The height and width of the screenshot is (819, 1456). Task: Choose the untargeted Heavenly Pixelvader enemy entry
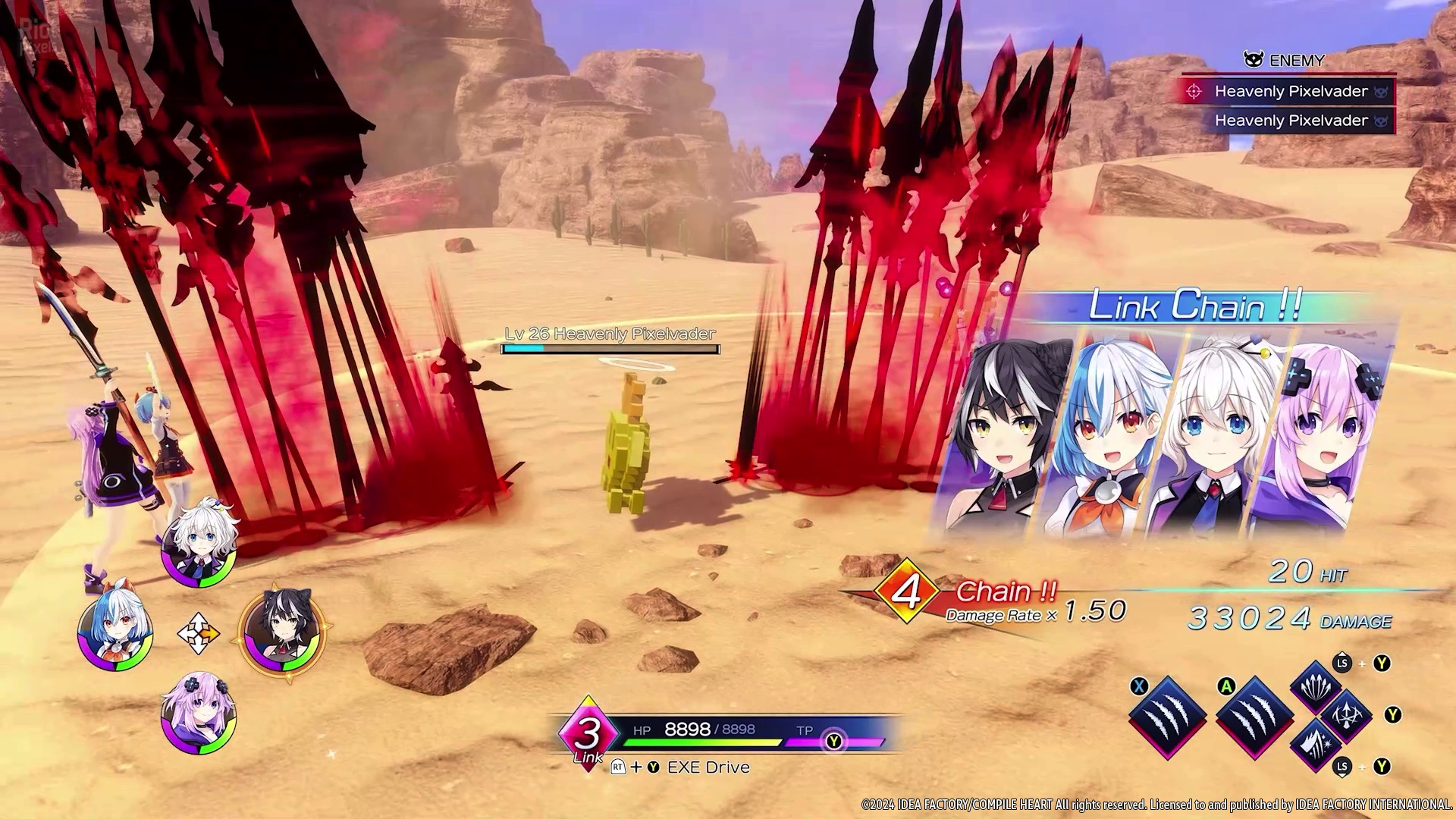click(x=1290, y=121)
